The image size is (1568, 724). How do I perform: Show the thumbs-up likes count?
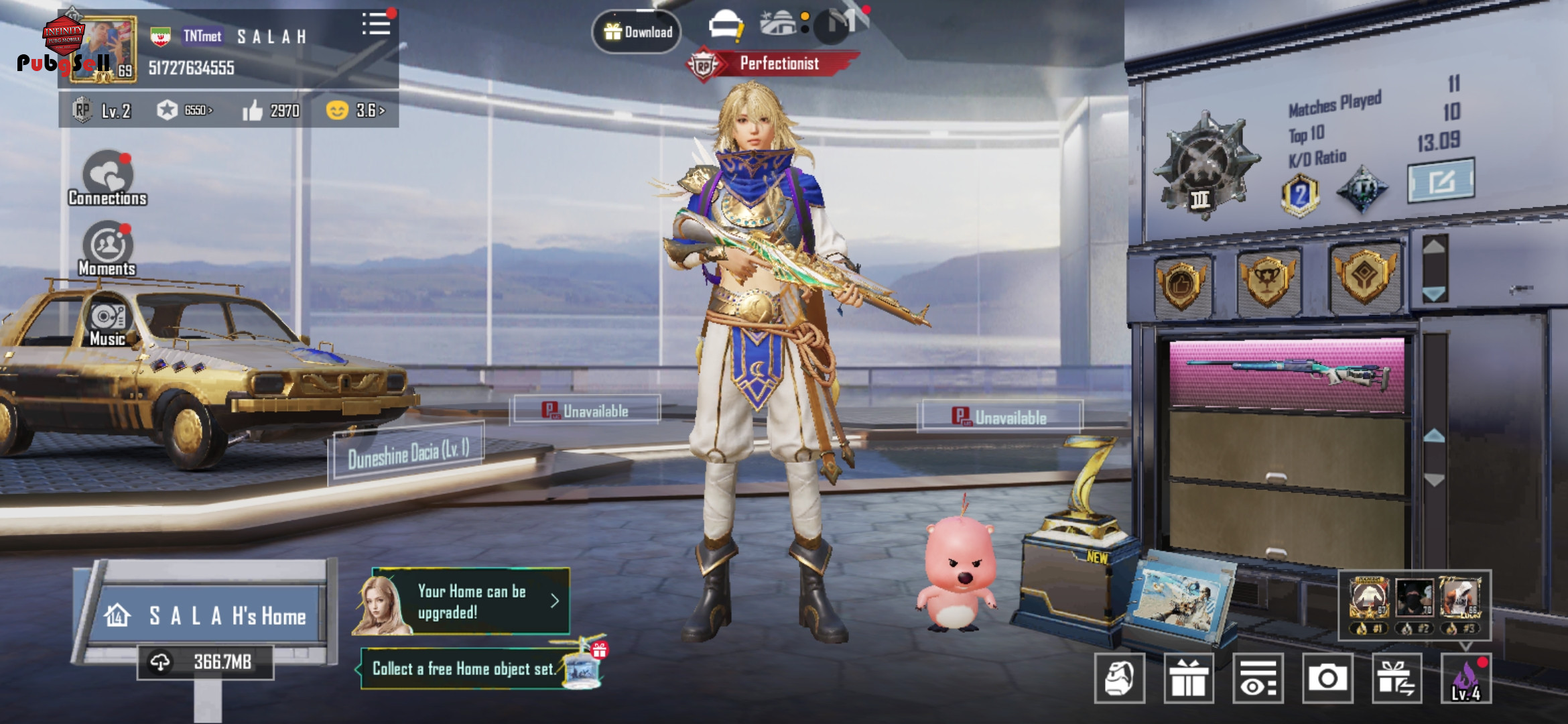pos(271,111)
